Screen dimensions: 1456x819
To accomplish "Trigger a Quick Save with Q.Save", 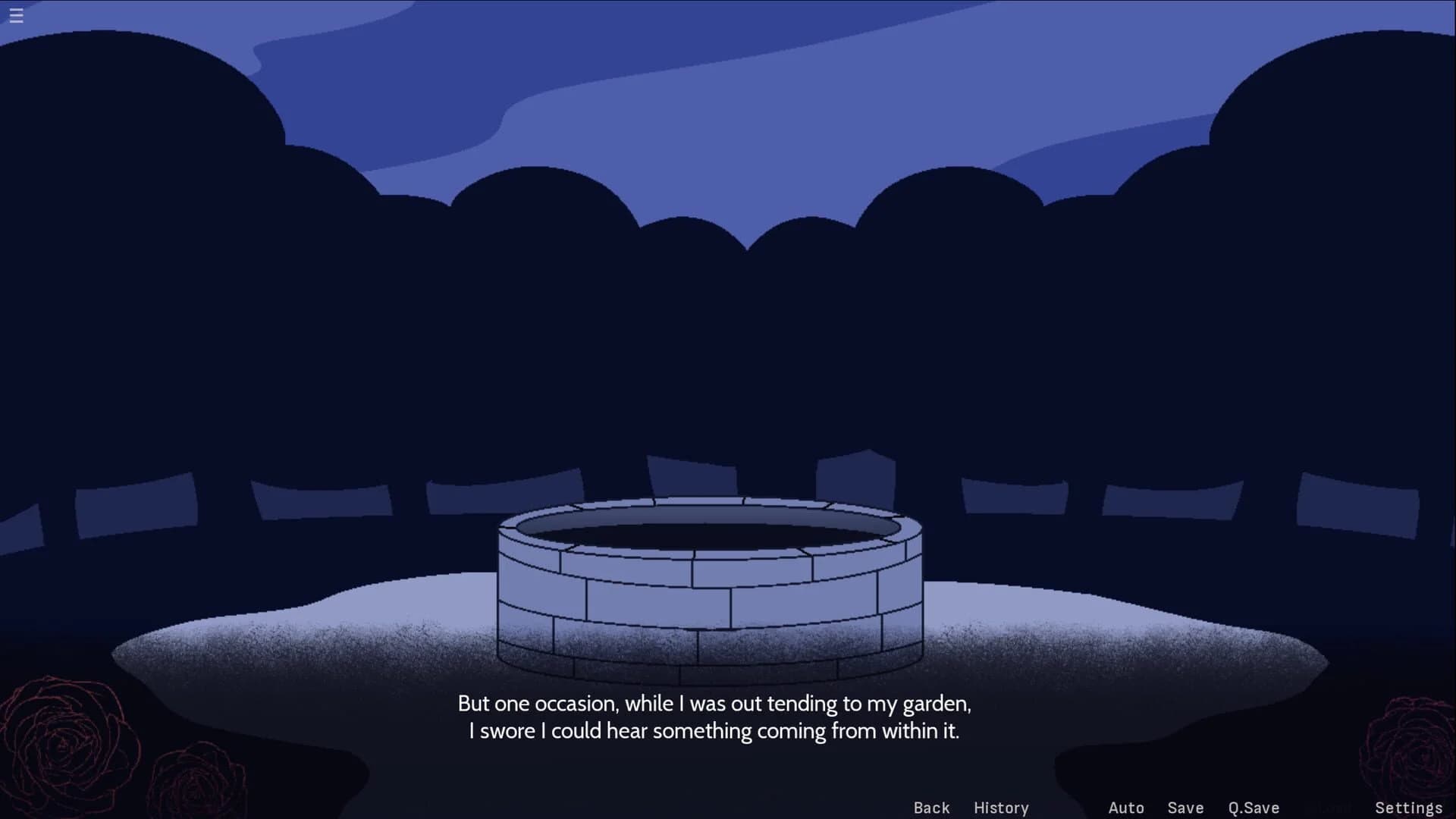I will coord(1254,808).
